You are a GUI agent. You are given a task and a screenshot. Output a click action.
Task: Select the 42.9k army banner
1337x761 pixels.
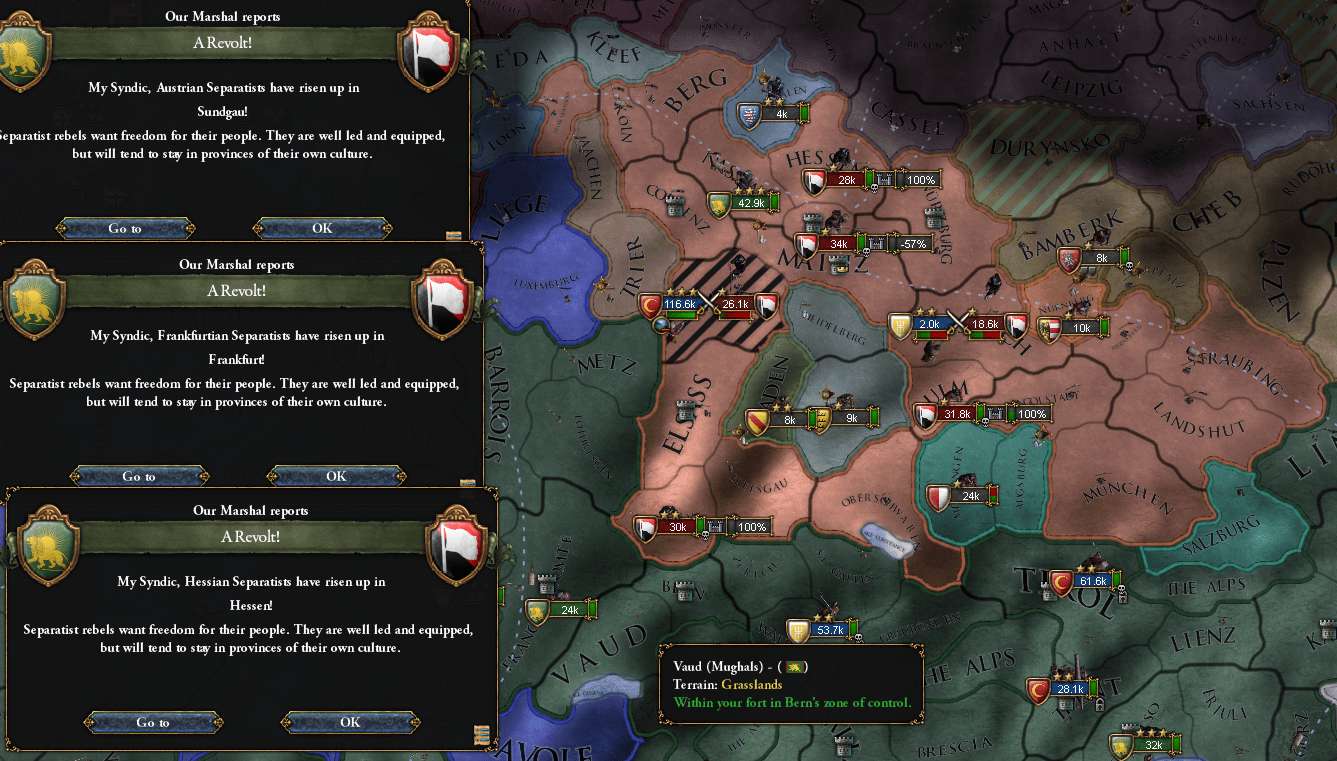pos(749,203)
